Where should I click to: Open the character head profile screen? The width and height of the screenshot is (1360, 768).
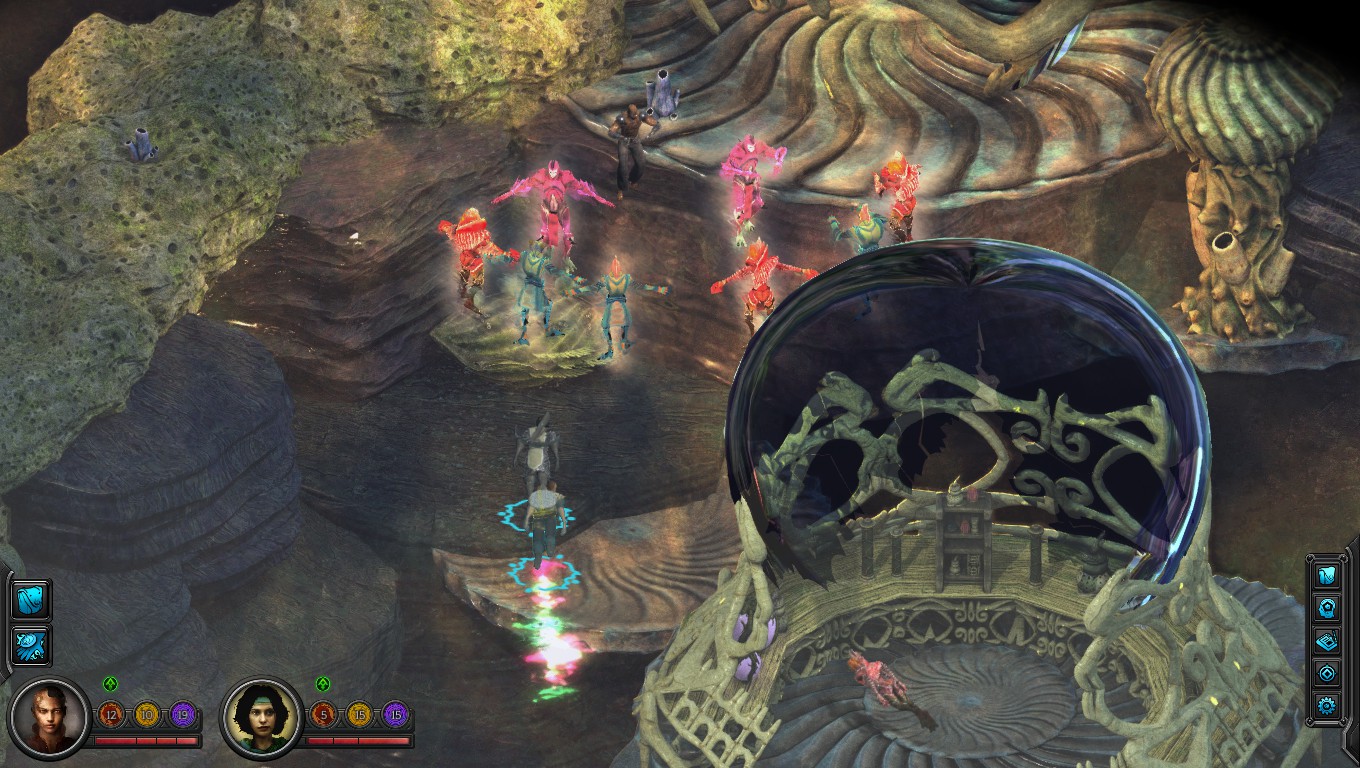pyautogui.click(x=1327, y=607)
